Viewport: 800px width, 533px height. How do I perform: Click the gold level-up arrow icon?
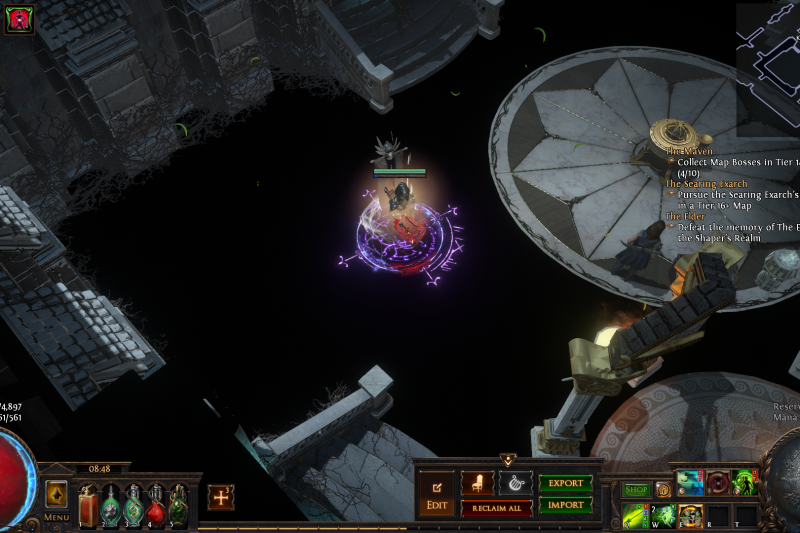tap(56, 494)
